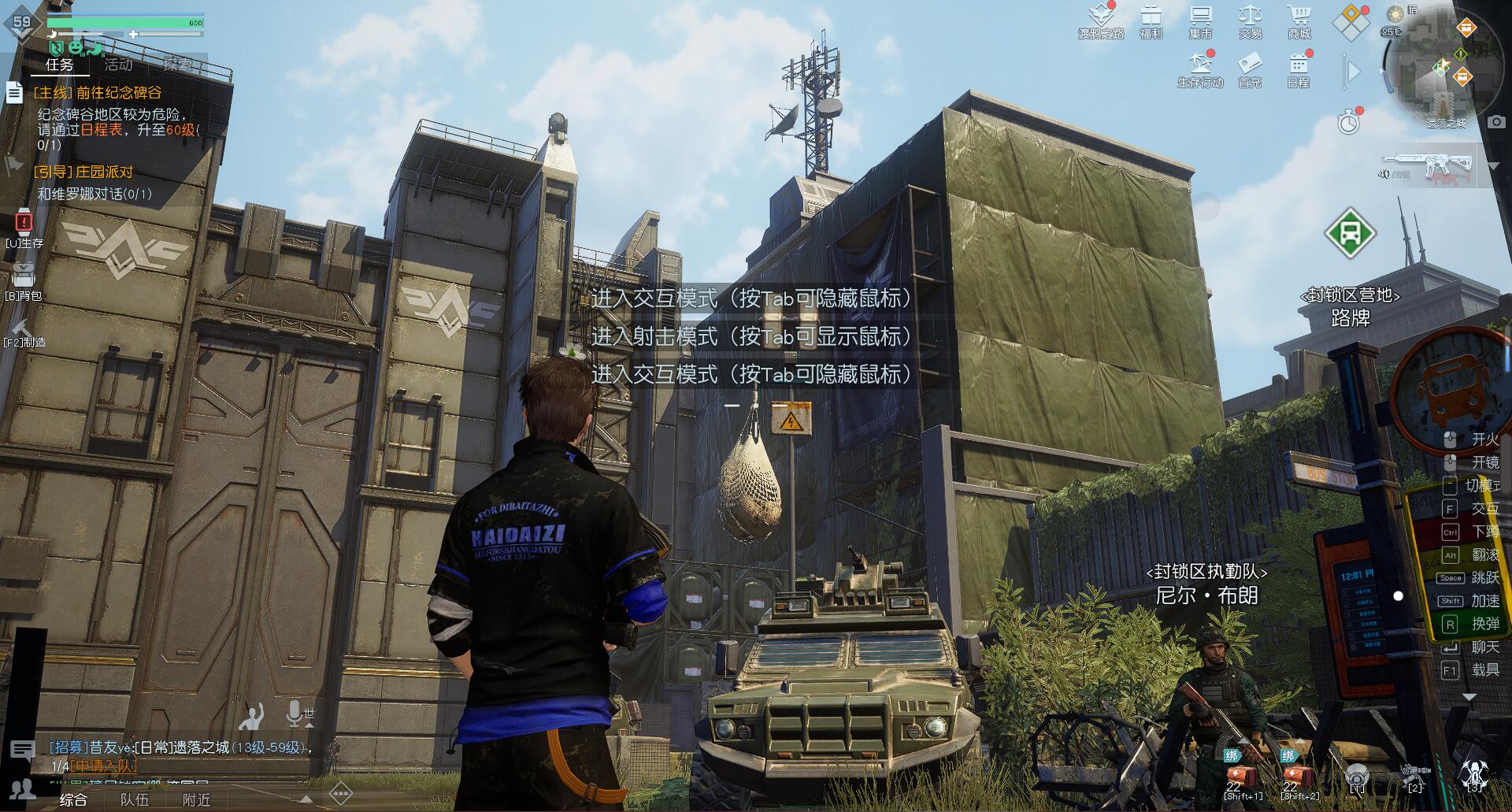Image resolution: width=1512 pixels, height=812 pixels.
Task: Open the camera screenshot mode
Action: [x=1496, y=122]
